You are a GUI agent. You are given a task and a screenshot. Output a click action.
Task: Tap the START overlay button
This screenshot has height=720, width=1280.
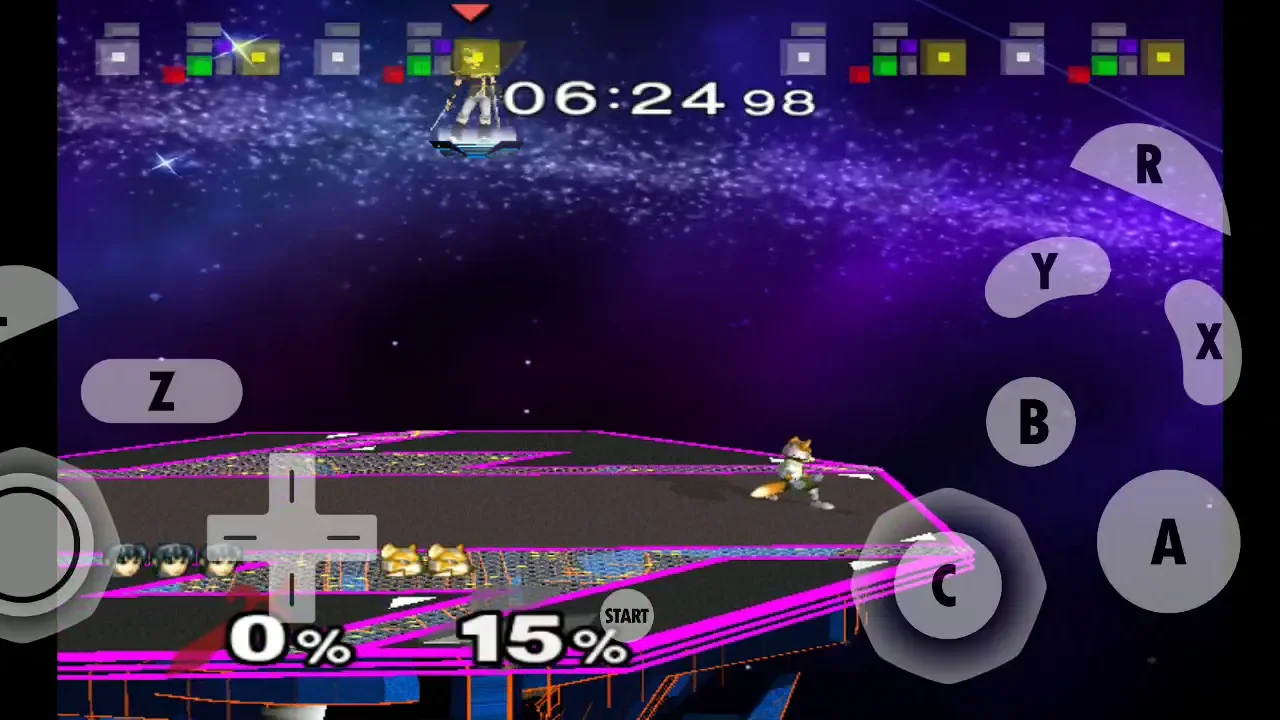point(626,616)
